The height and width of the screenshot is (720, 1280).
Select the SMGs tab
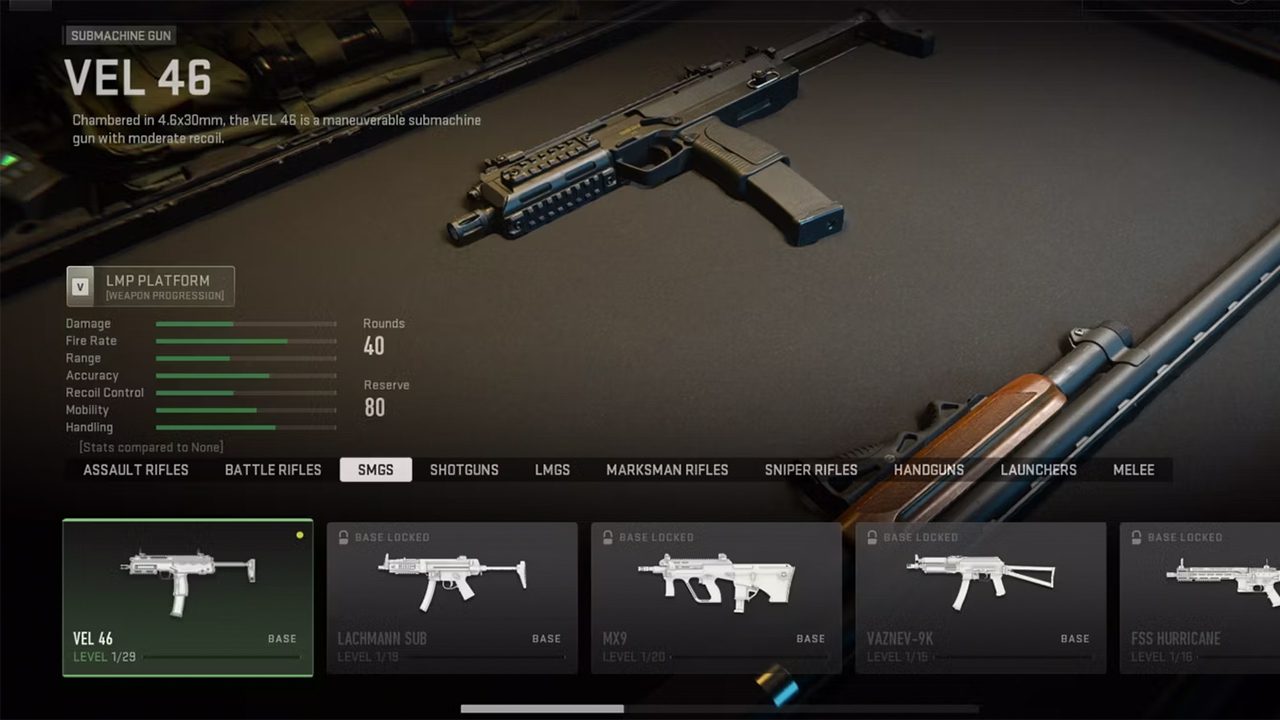[376, 470]
